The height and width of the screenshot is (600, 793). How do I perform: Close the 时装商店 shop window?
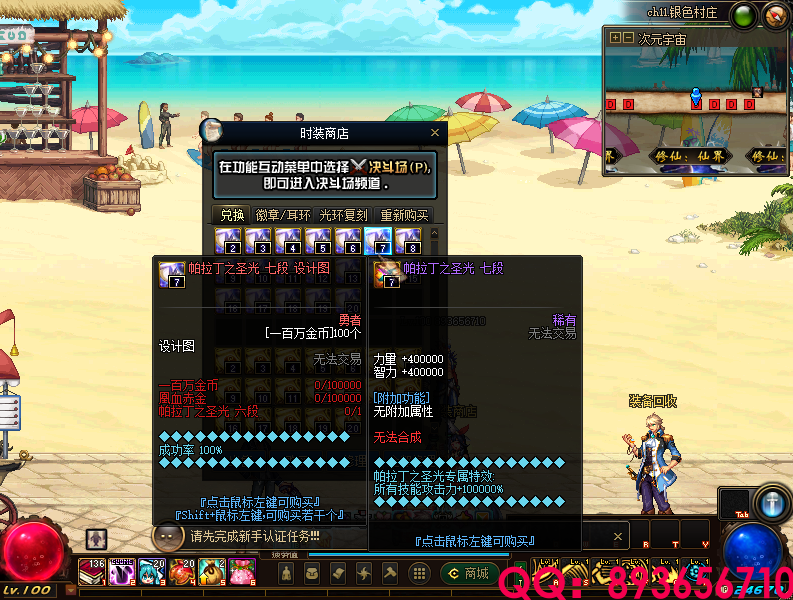[x=435, y=132]
